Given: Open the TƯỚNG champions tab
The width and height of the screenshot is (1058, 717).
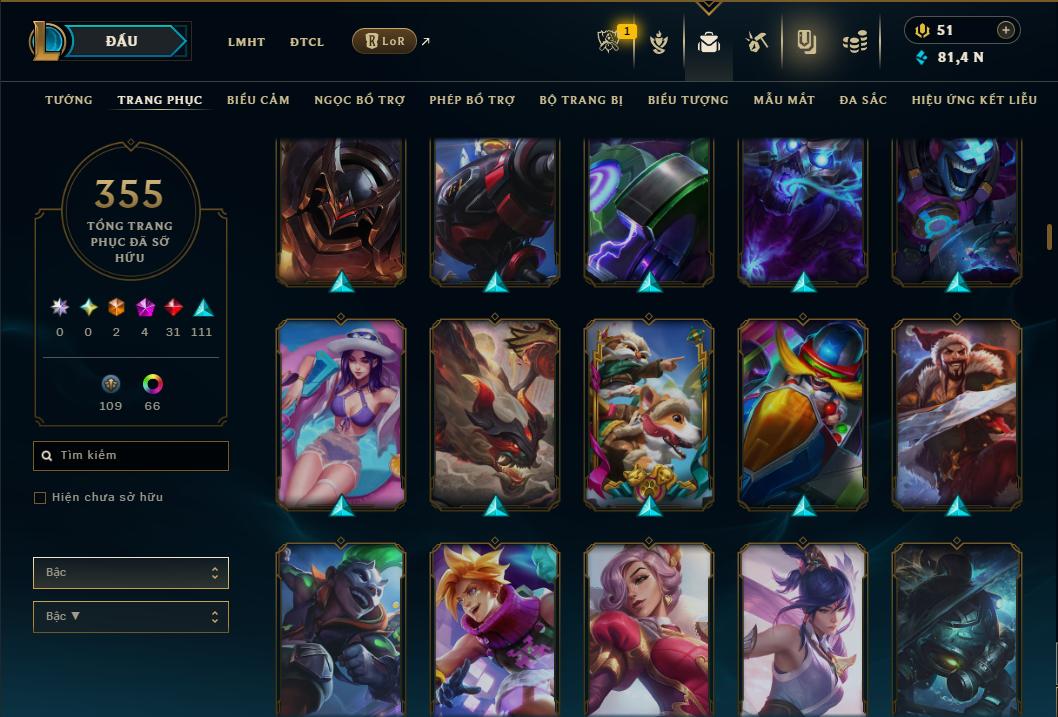Looking at the screenshot, I should coord(69,100).
